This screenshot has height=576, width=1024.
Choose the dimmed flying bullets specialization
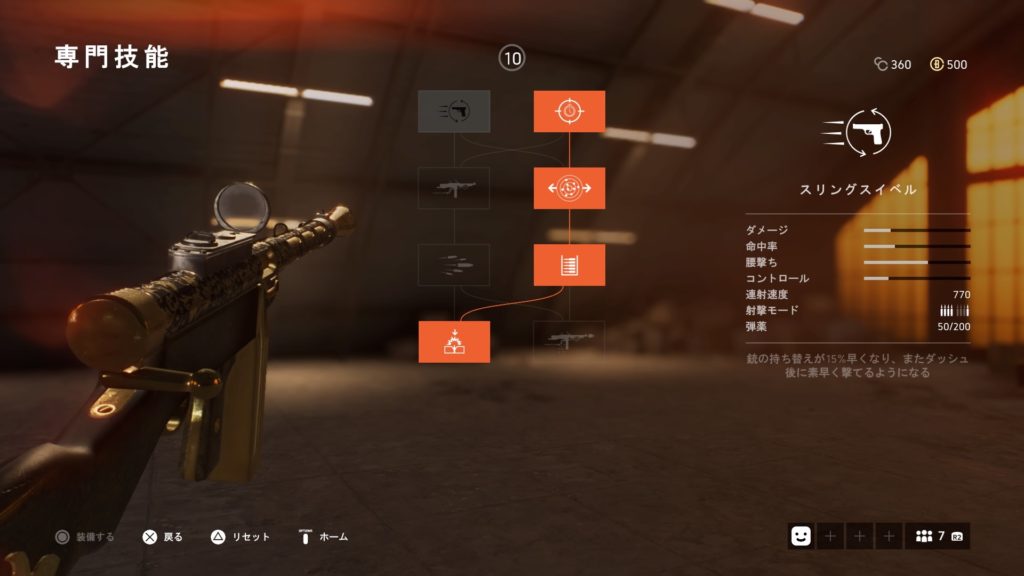click(x=454, y=265)
